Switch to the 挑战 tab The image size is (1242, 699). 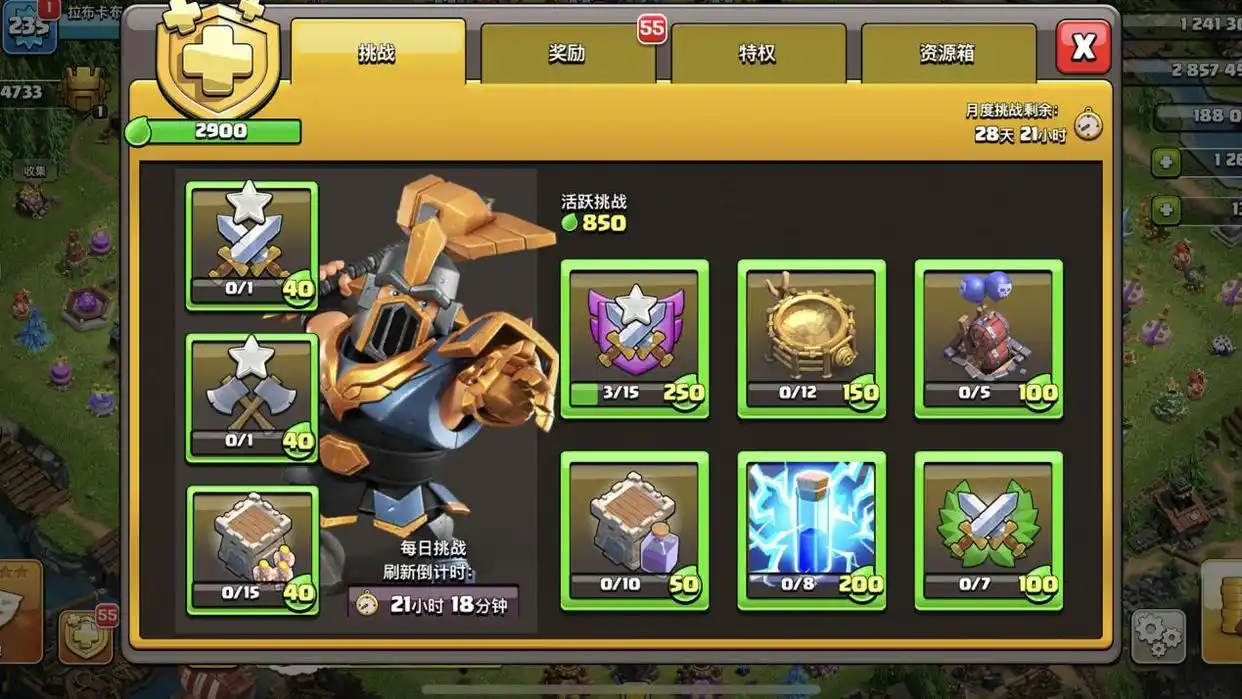pyautogui.click(x=377, y=53)
